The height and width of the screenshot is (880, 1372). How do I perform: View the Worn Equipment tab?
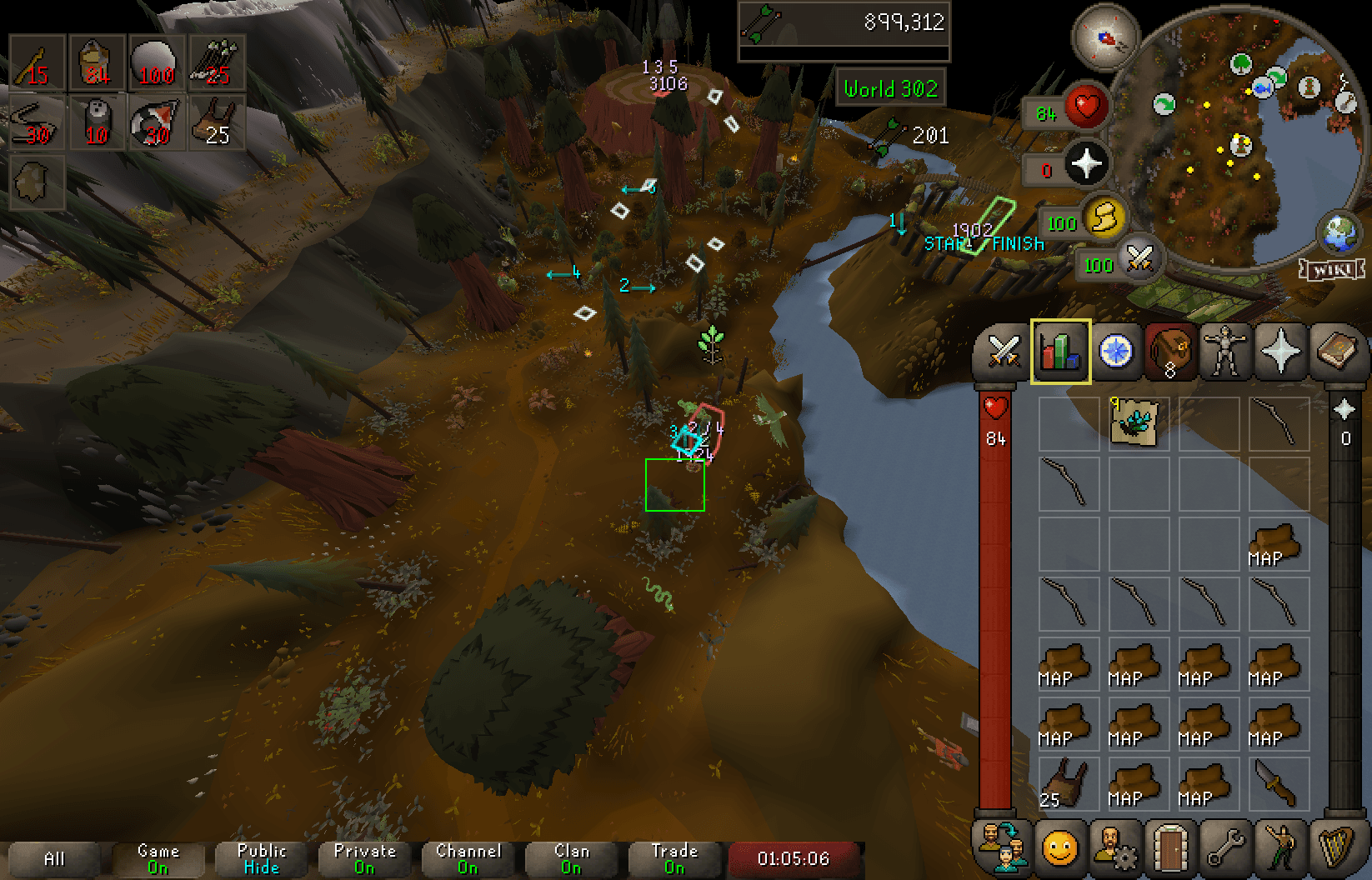point(1225,352)
